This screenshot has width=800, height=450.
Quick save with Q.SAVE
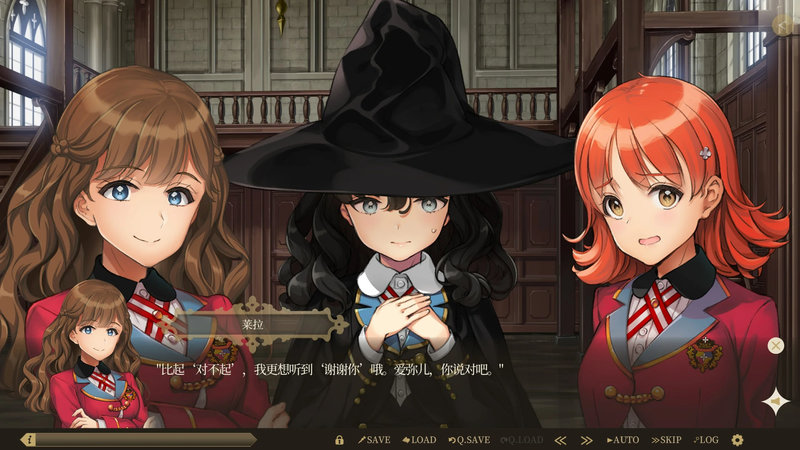point(469,440)
